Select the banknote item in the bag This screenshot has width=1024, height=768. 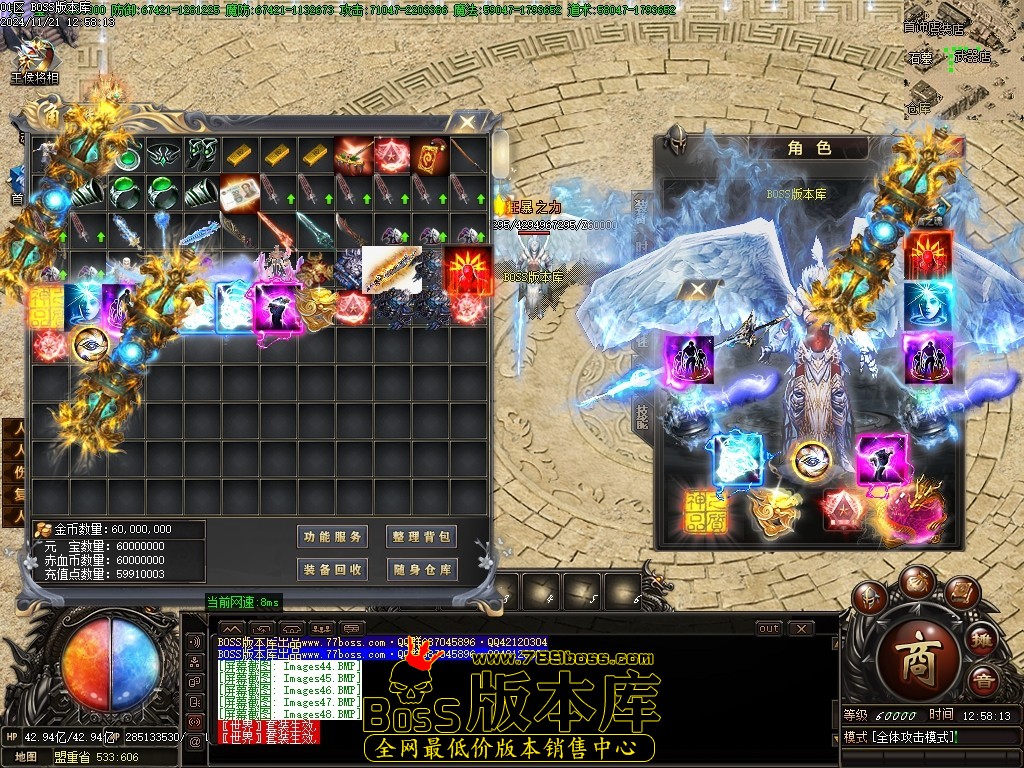(x=239, y=191)
